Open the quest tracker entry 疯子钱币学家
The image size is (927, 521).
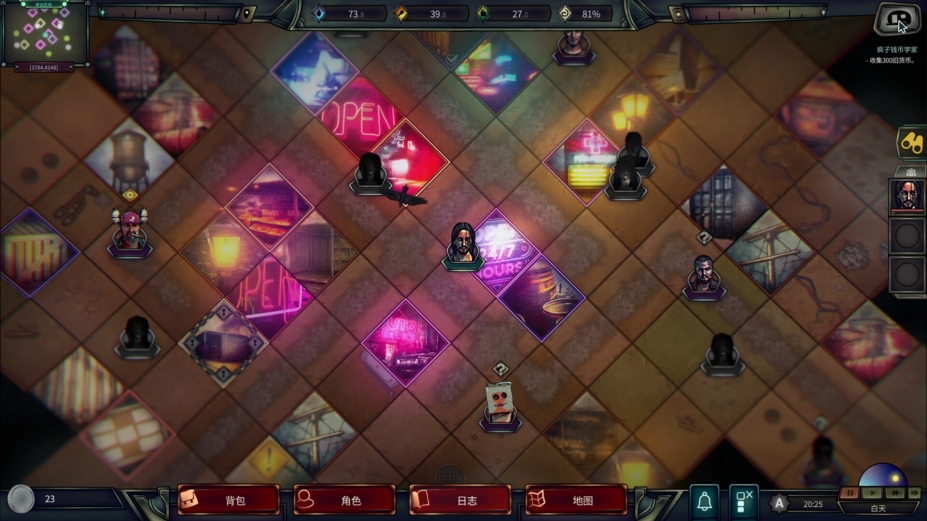click(x=896, y=49)
